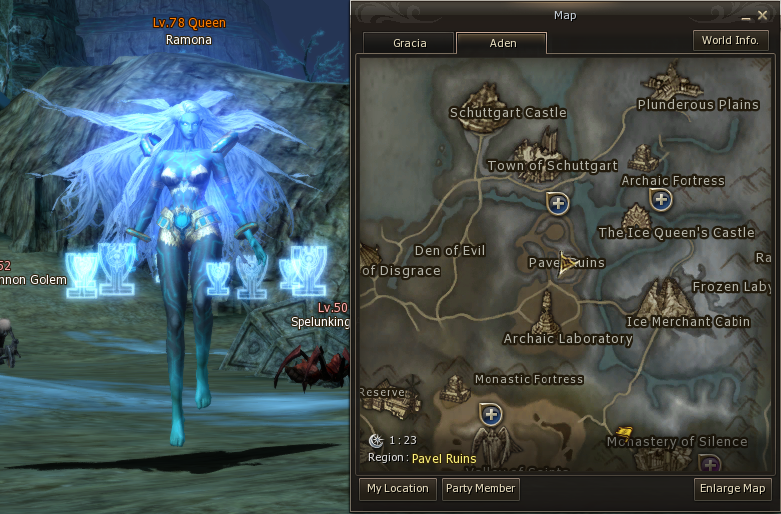
Task: Select the shield marker below Archaic Fortress
Action: click(x=660, y=199)
